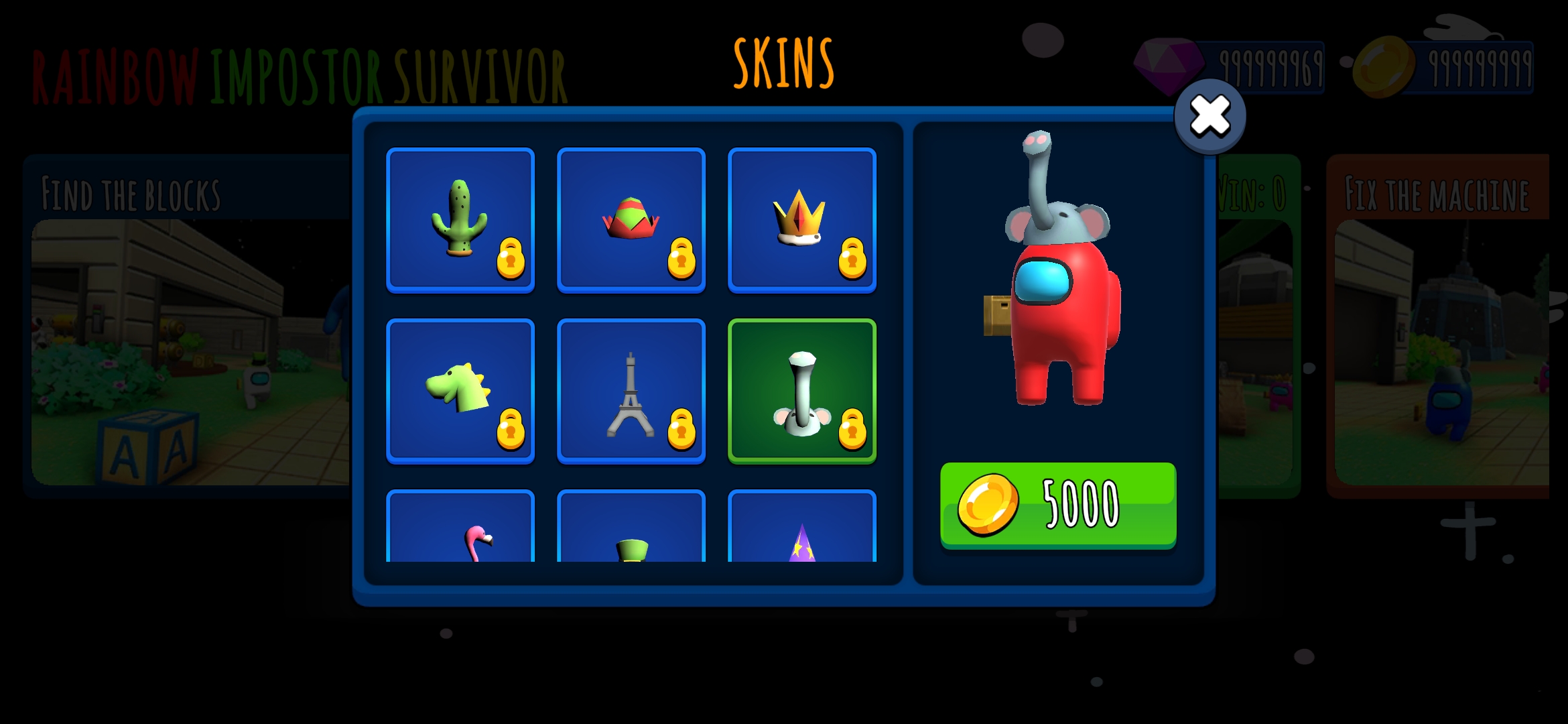
Task: Select the cactus hat skin
Action: point(460,221)
